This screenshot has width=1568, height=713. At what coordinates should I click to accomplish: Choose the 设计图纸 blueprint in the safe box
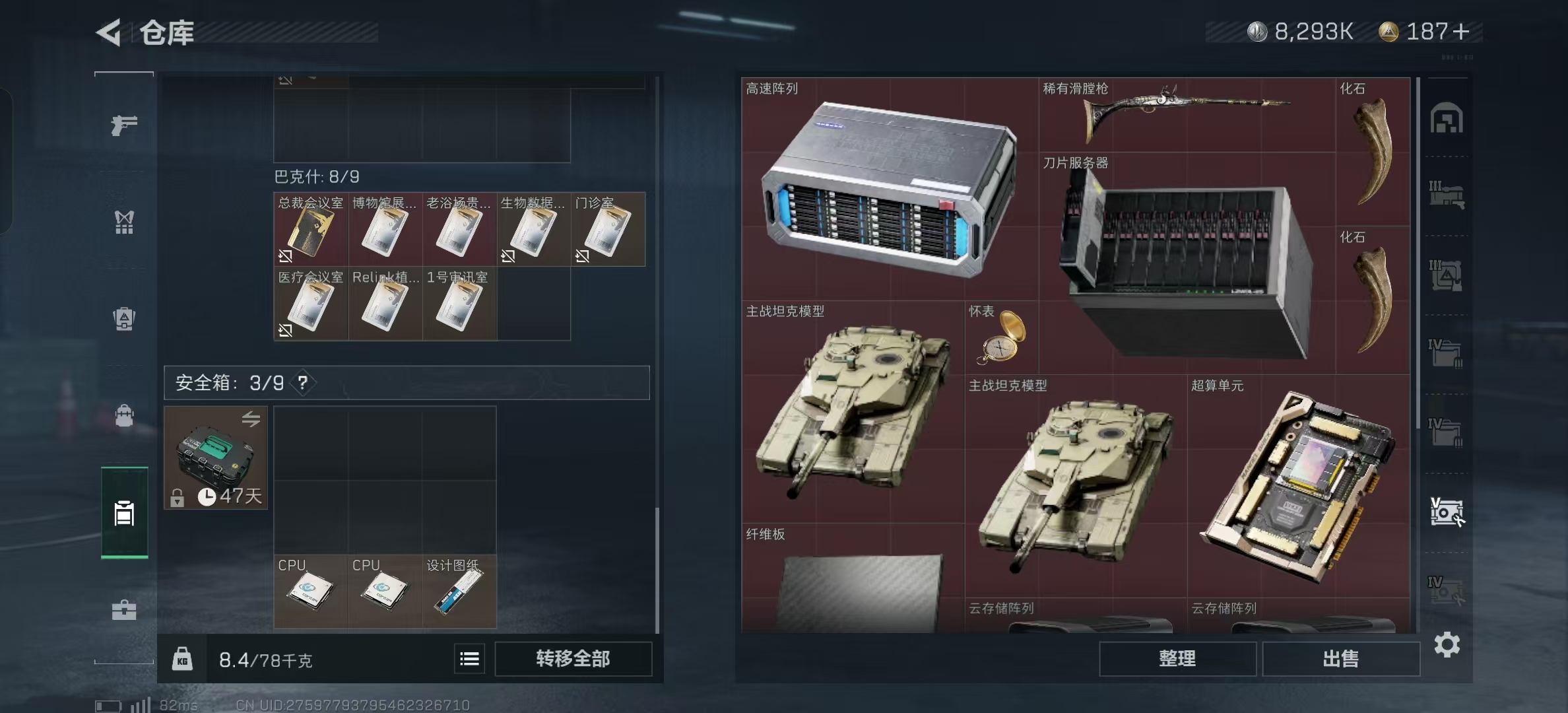click(x=459, y=592)
